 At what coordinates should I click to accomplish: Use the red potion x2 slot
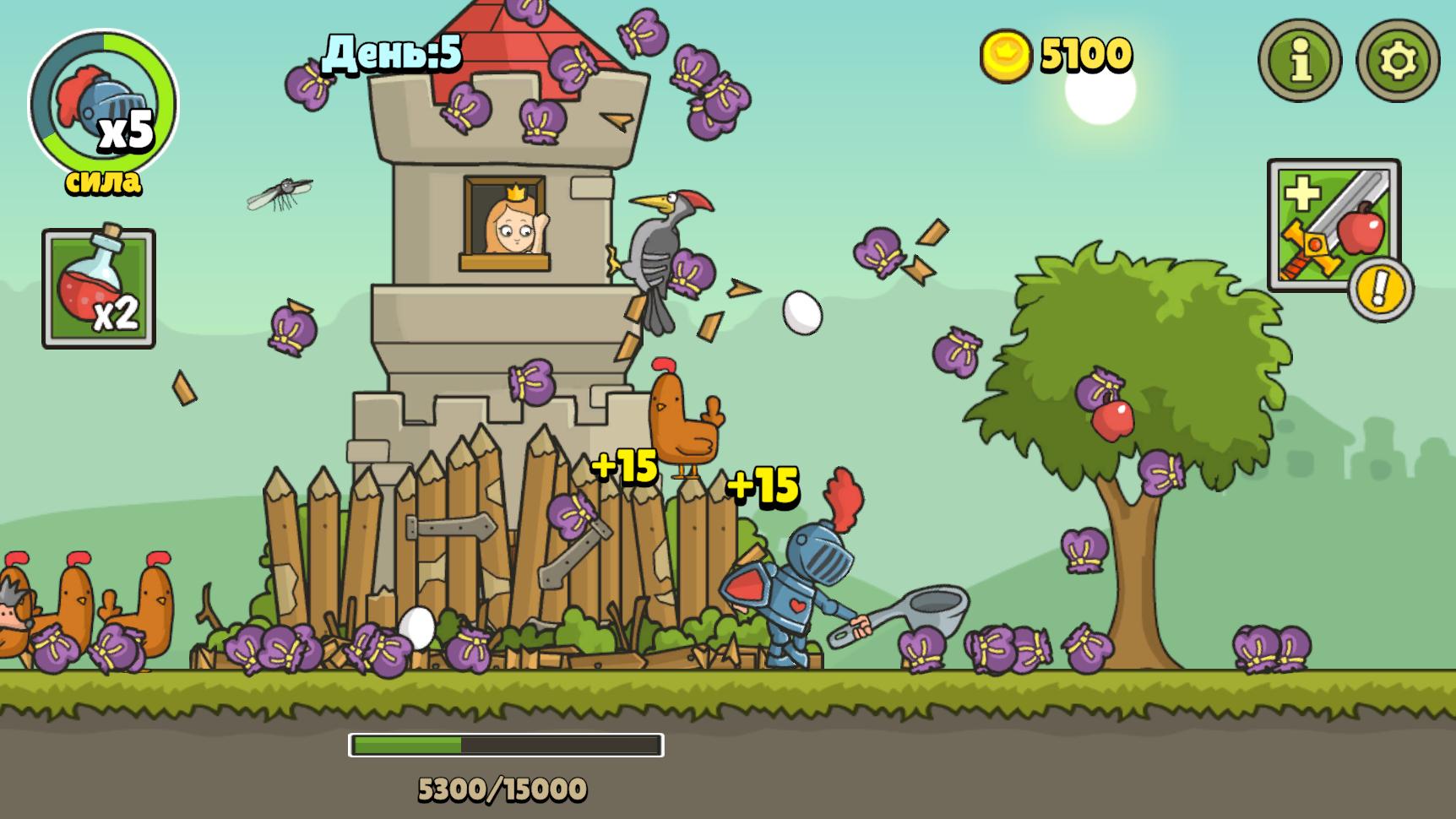pyautogui.click(x=99, y=288)
